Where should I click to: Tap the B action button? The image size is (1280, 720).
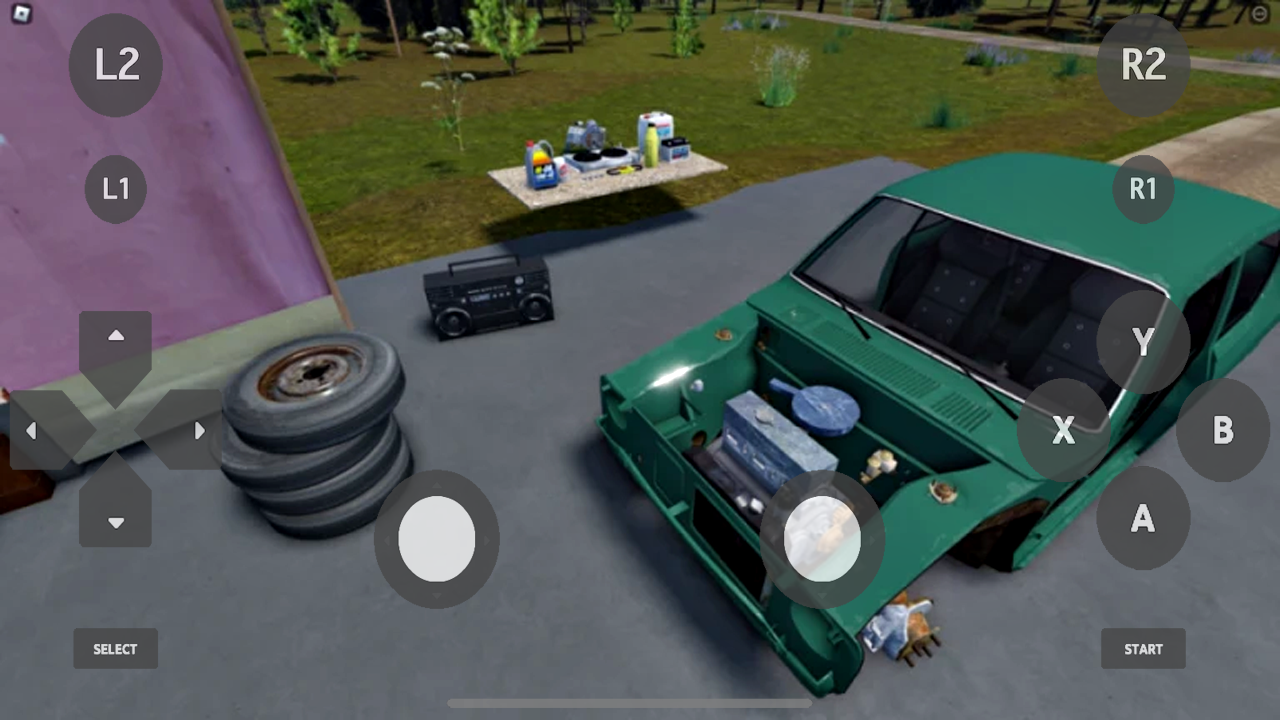tap(1223, 431)
